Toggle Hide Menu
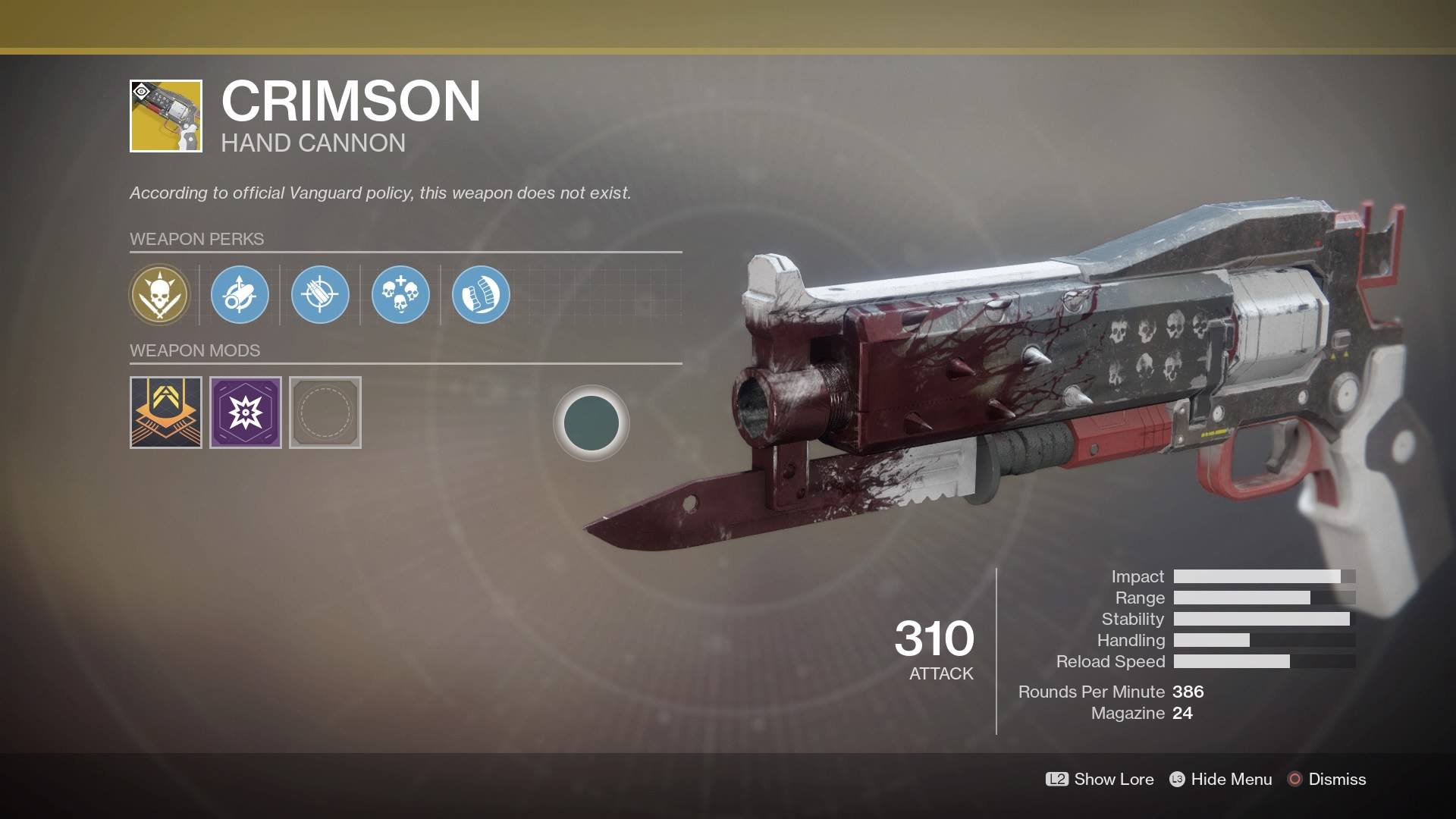This screenshot has width=1456, height=819. (1221, 779)
